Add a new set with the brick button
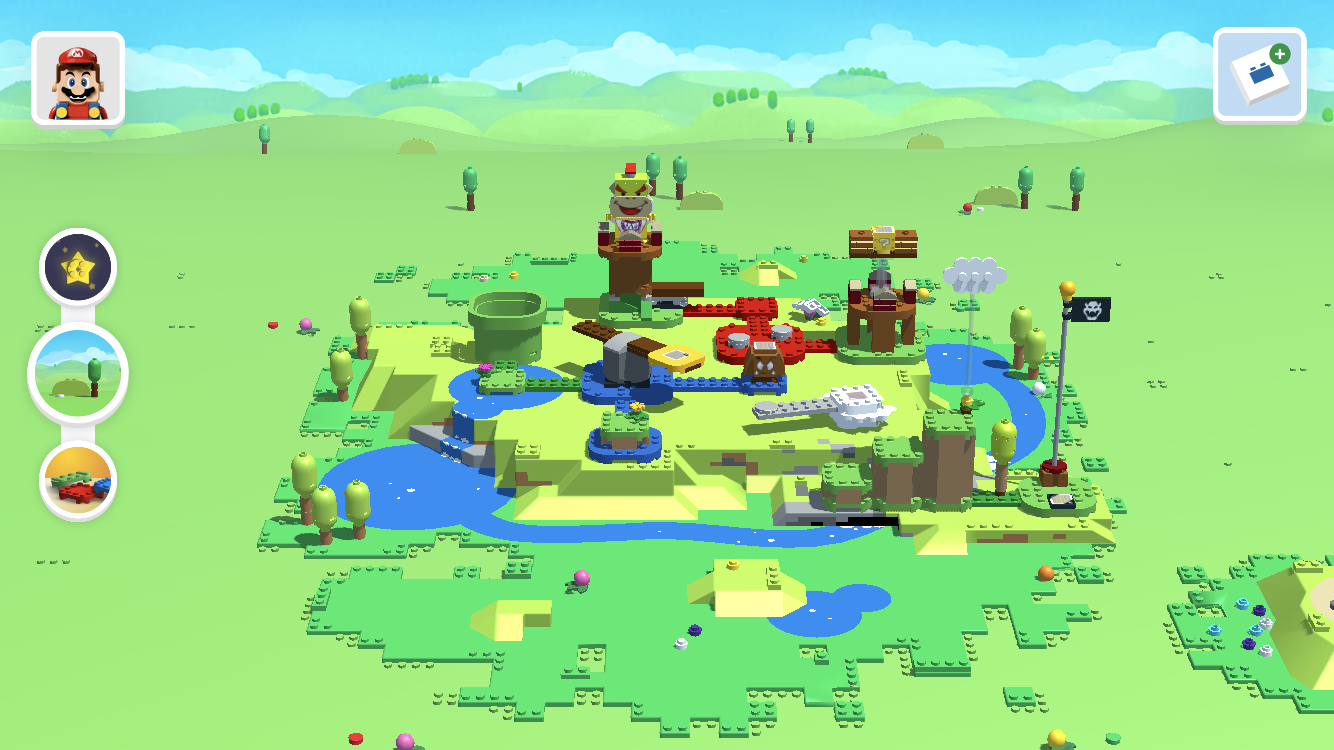 tap(1259, 75)
